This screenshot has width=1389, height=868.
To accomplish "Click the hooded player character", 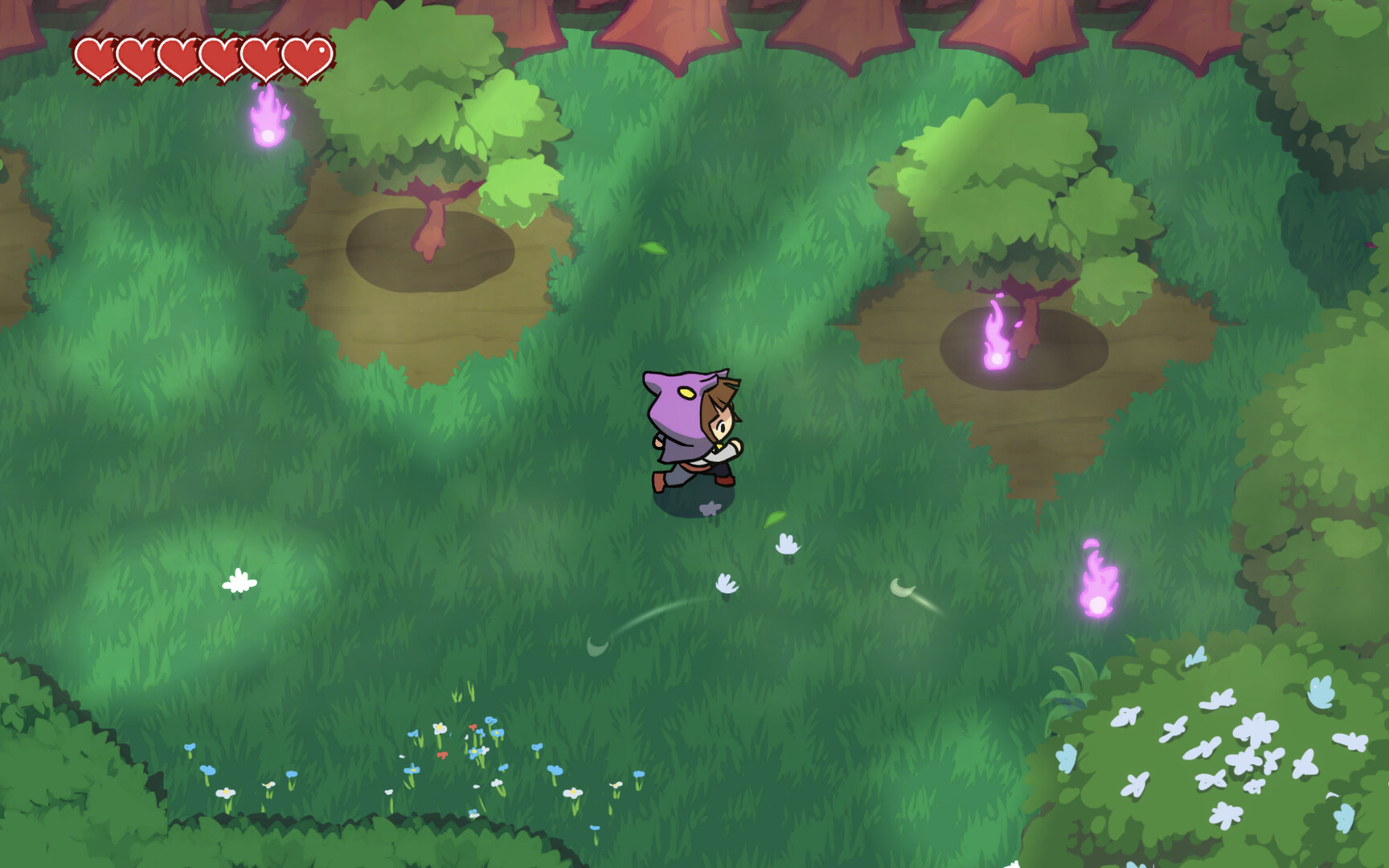I will tap(691, 426).
